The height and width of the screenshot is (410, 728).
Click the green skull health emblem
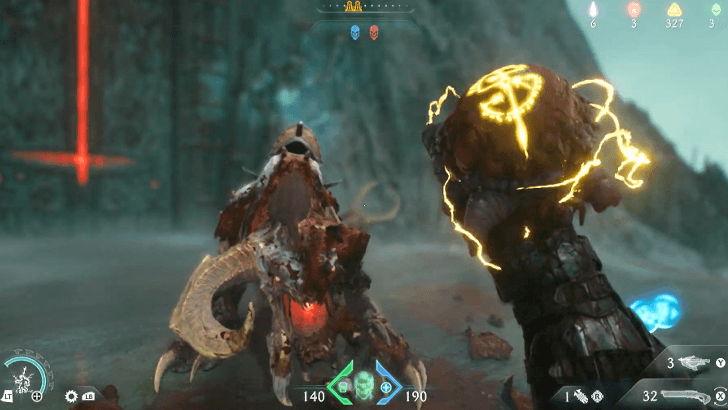tap(364, 383)
